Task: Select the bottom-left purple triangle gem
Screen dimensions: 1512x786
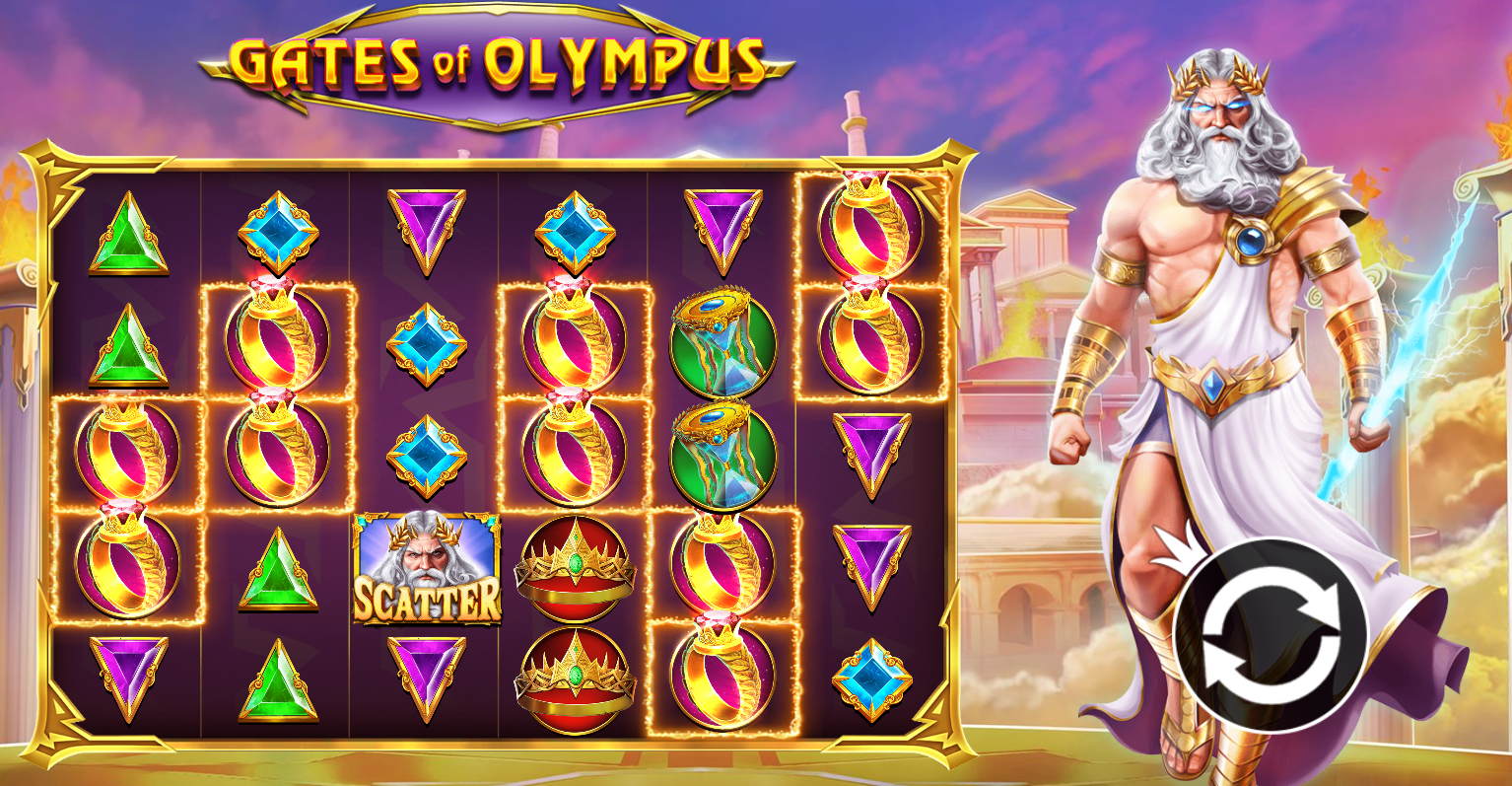Action: [128, 676]
